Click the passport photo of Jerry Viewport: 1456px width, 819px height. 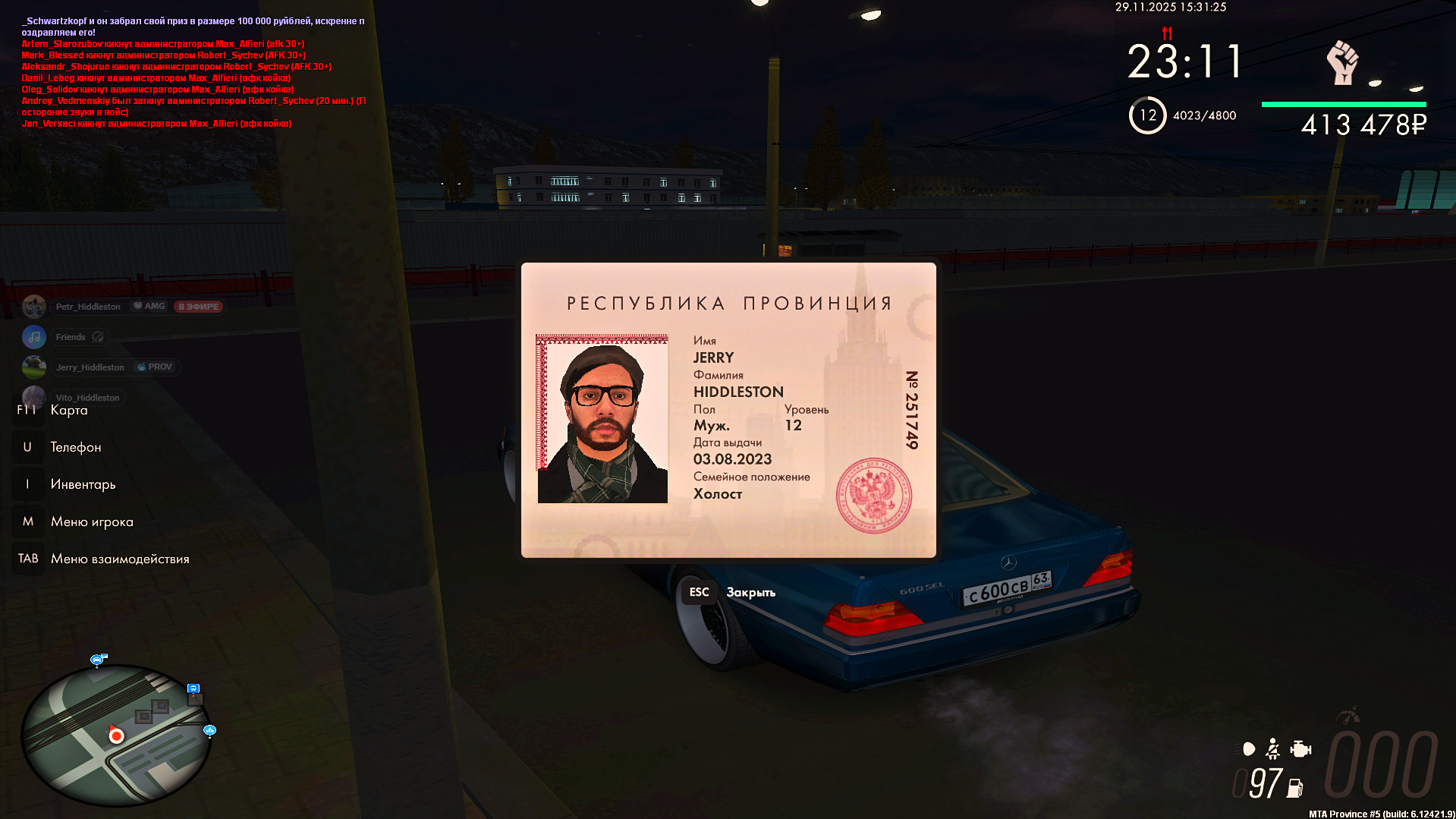point(602,419)
